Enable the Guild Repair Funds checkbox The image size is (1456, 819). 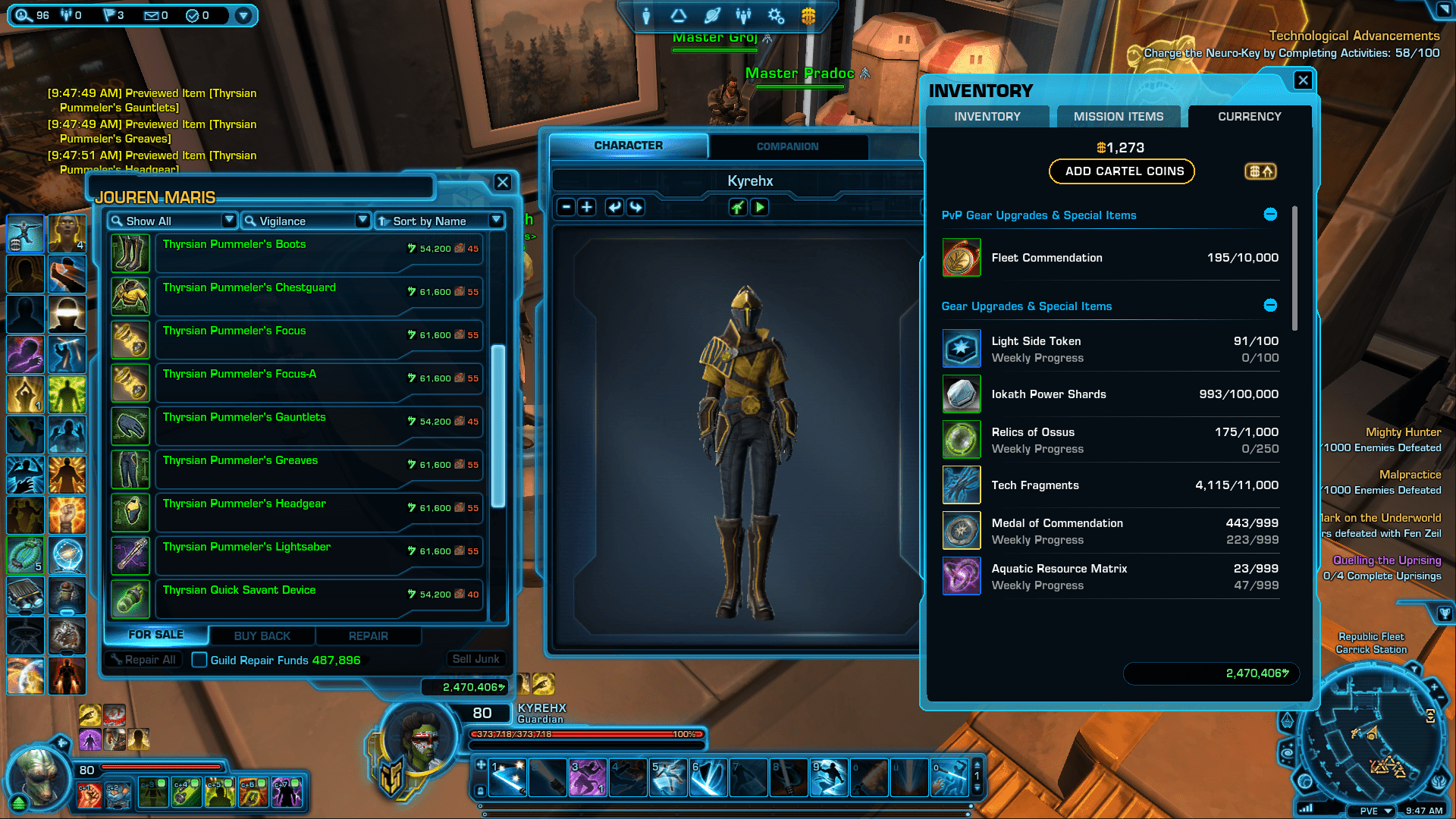pos(199,661)
